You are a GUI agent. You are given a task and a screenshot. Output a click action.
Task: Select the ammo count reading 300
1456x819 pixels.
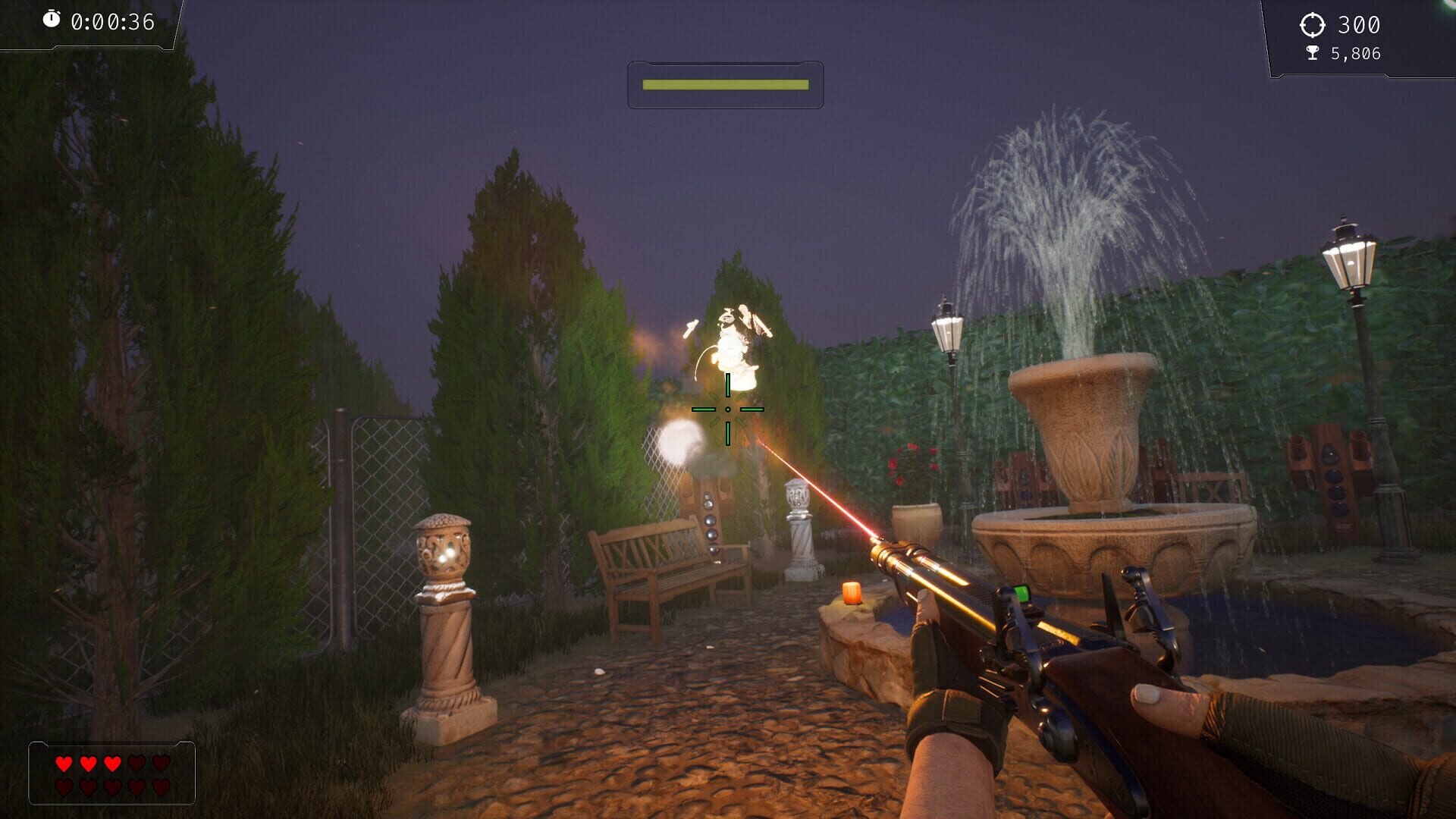coord(1360,25)
